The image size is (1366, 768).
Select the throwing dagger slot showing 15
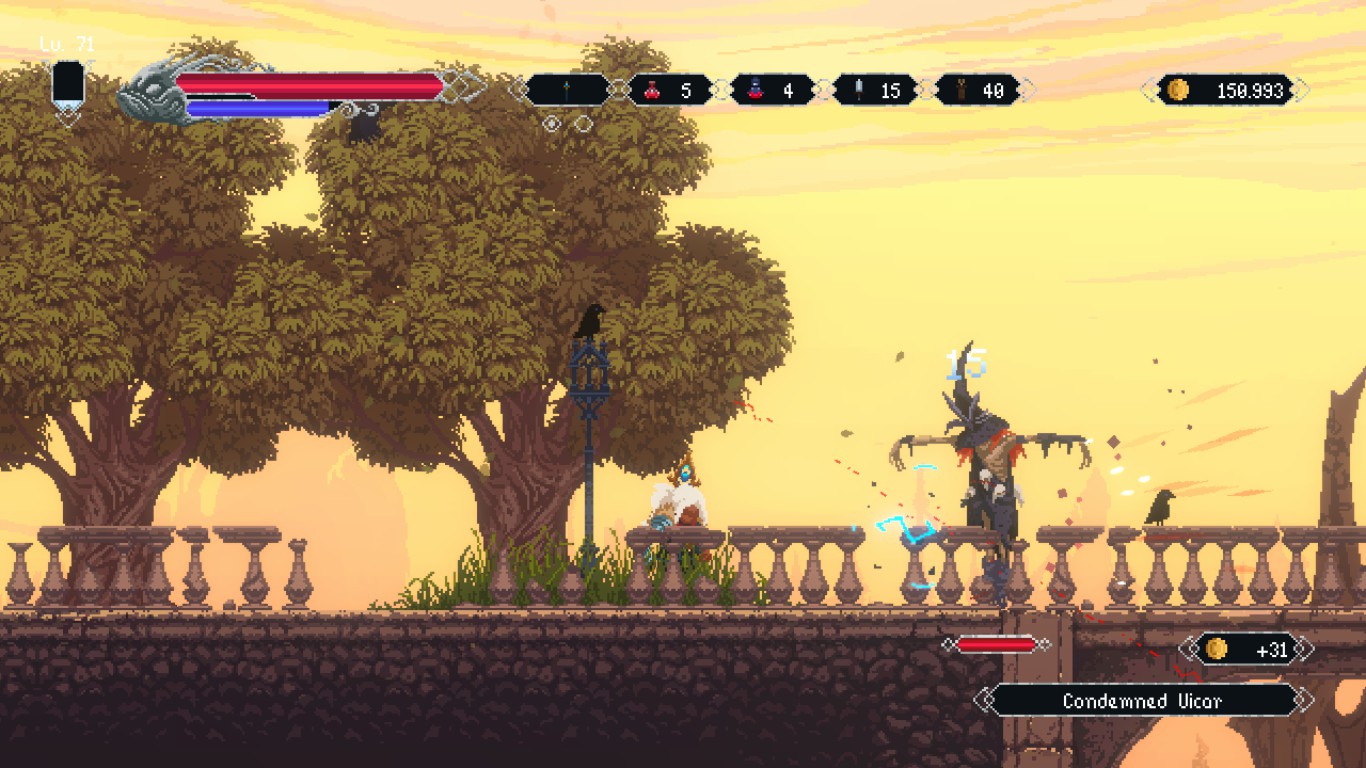coord(876,90)
